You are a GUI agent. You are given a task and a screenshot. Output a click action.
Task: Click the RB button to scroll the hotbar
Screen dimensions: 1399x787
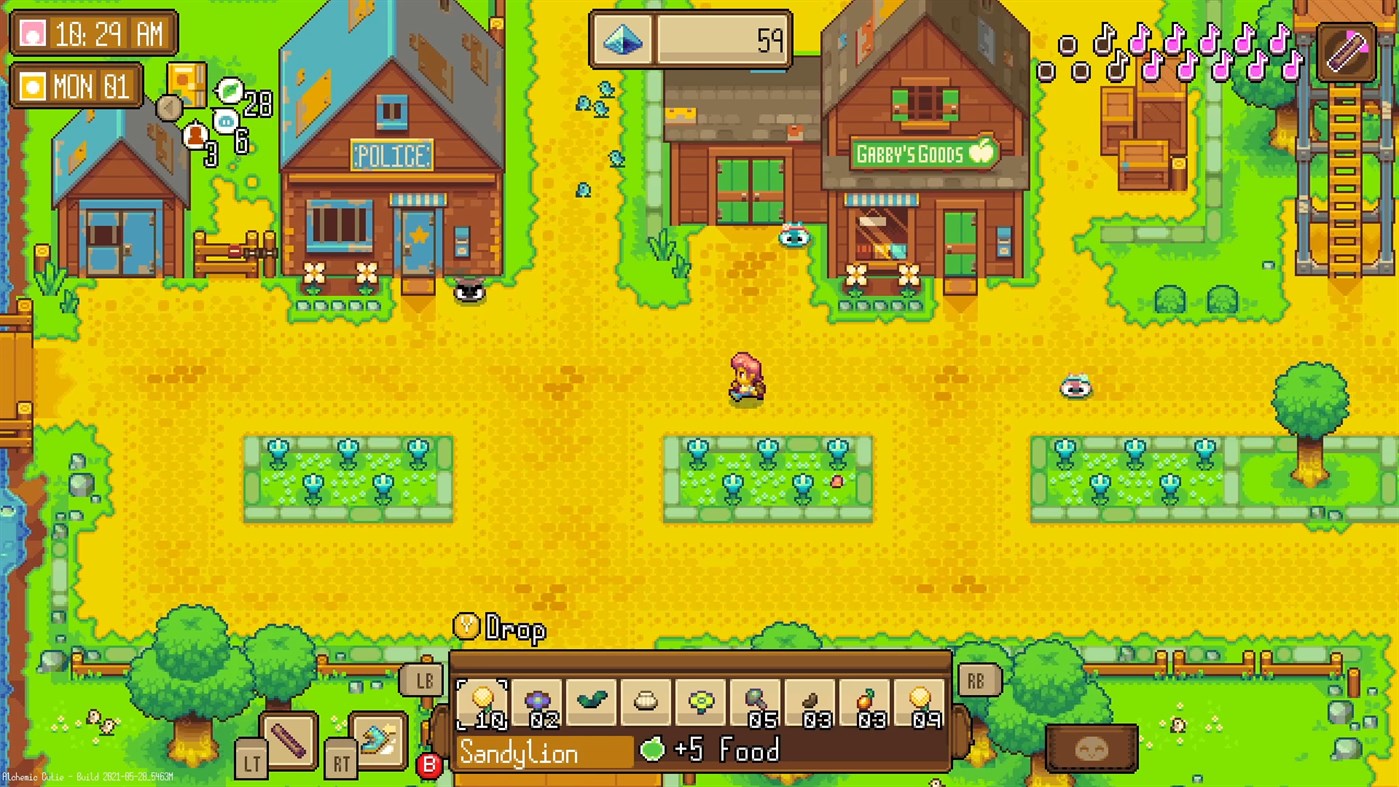(x=977, y=680)
